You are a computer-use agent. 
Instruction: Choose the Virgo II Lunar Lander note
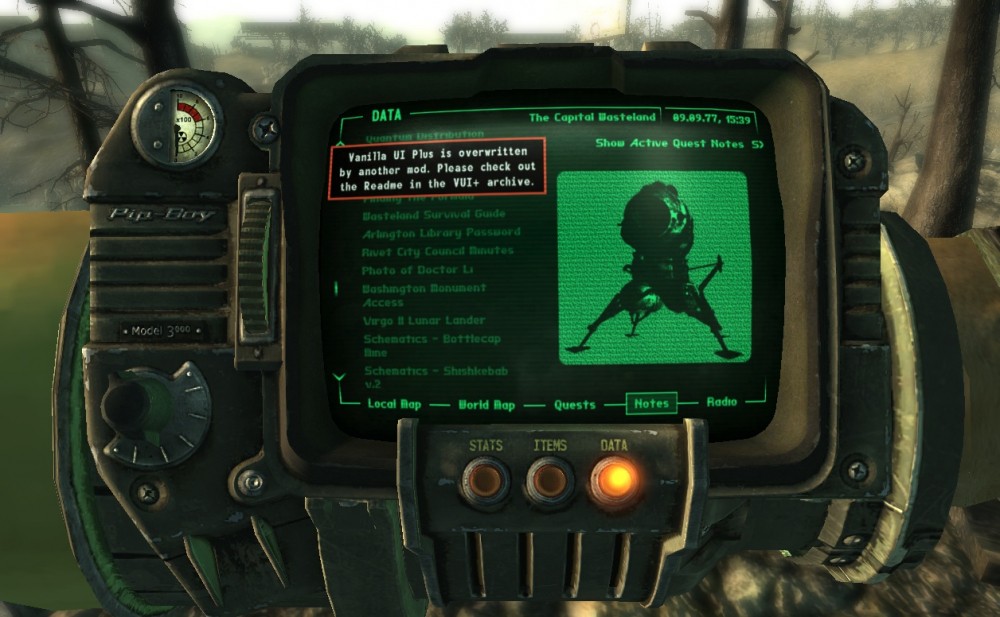pos(424,321)
